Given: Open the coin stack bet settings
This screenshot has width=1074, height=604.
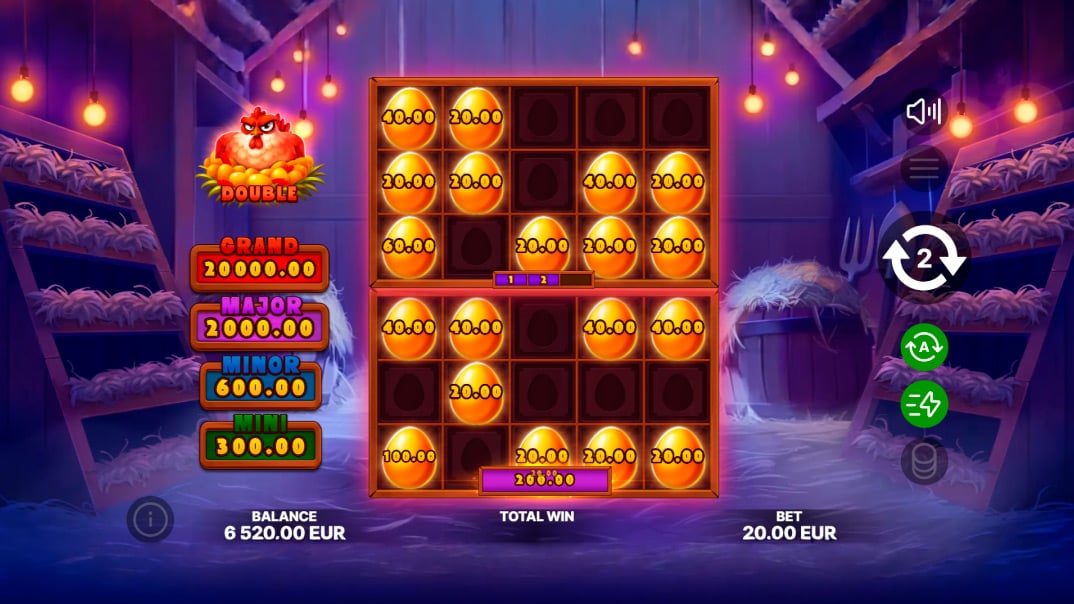Looking at the screenshot, I should 924,462.
